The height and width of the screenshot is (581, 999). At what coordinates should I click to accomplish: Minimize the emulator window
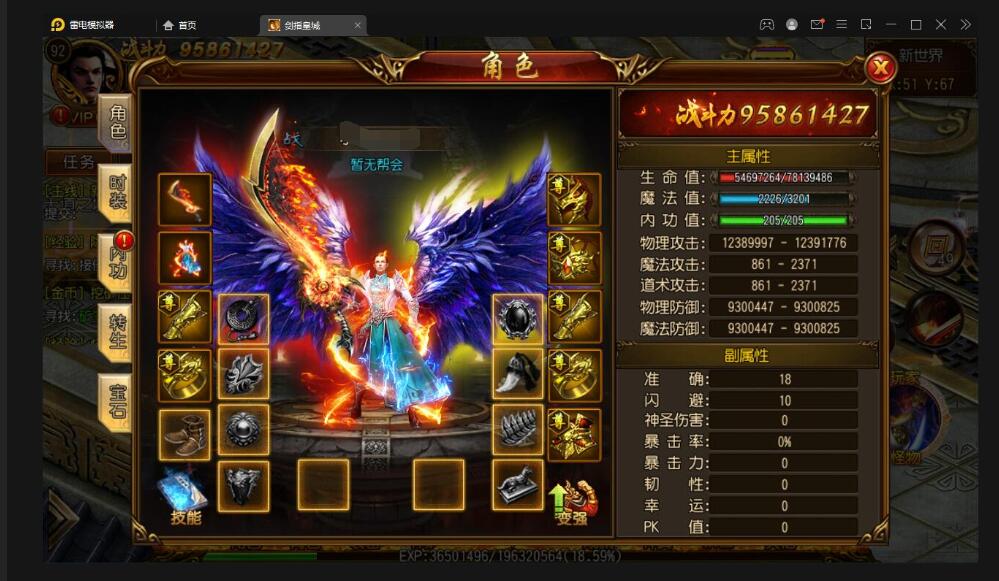(x=891, y=25)
